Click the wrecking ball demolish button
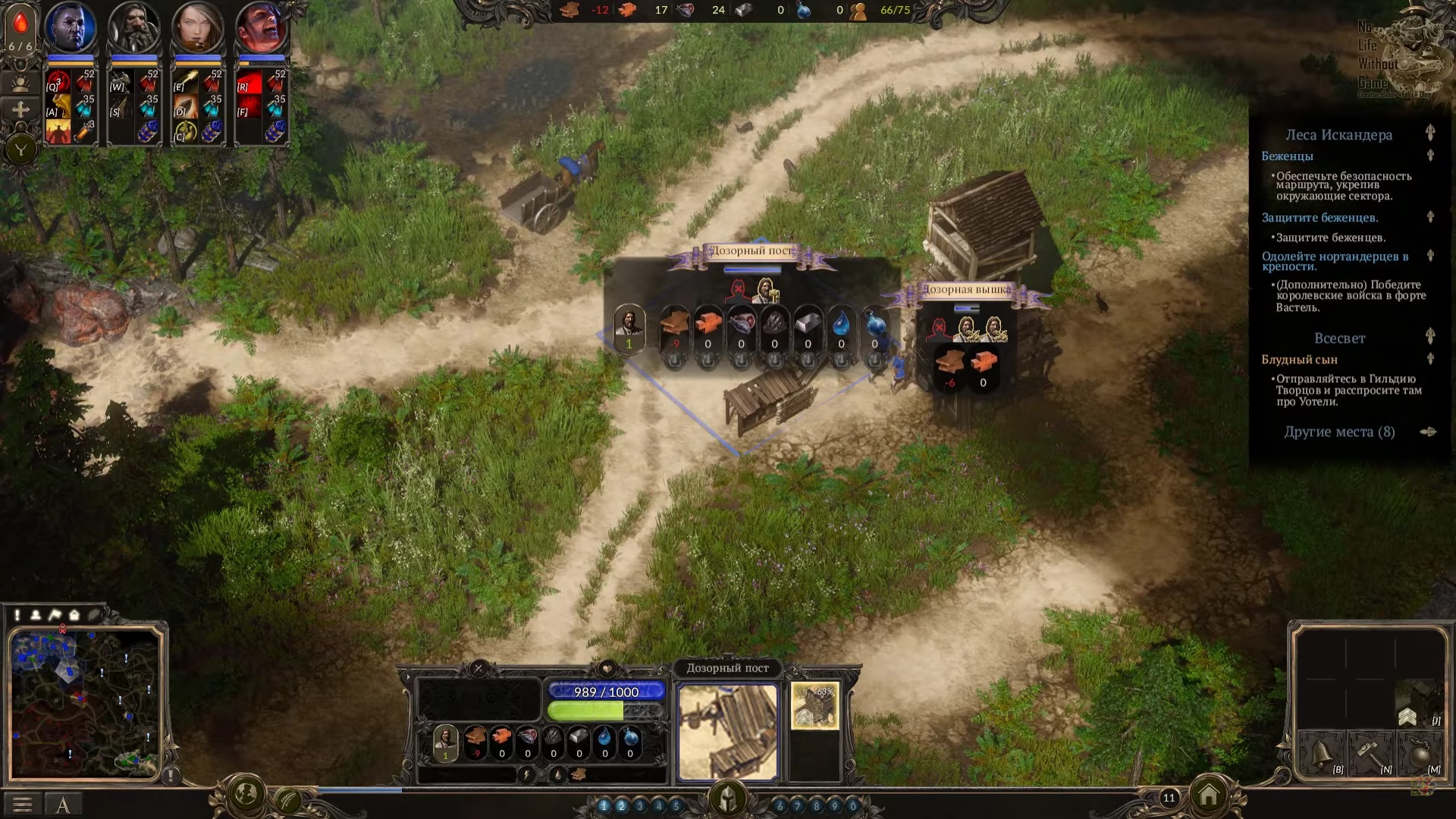Image resolution: width=1456 pixels, height=819 pixels. pyautogui.click(x=1418, y=754)
